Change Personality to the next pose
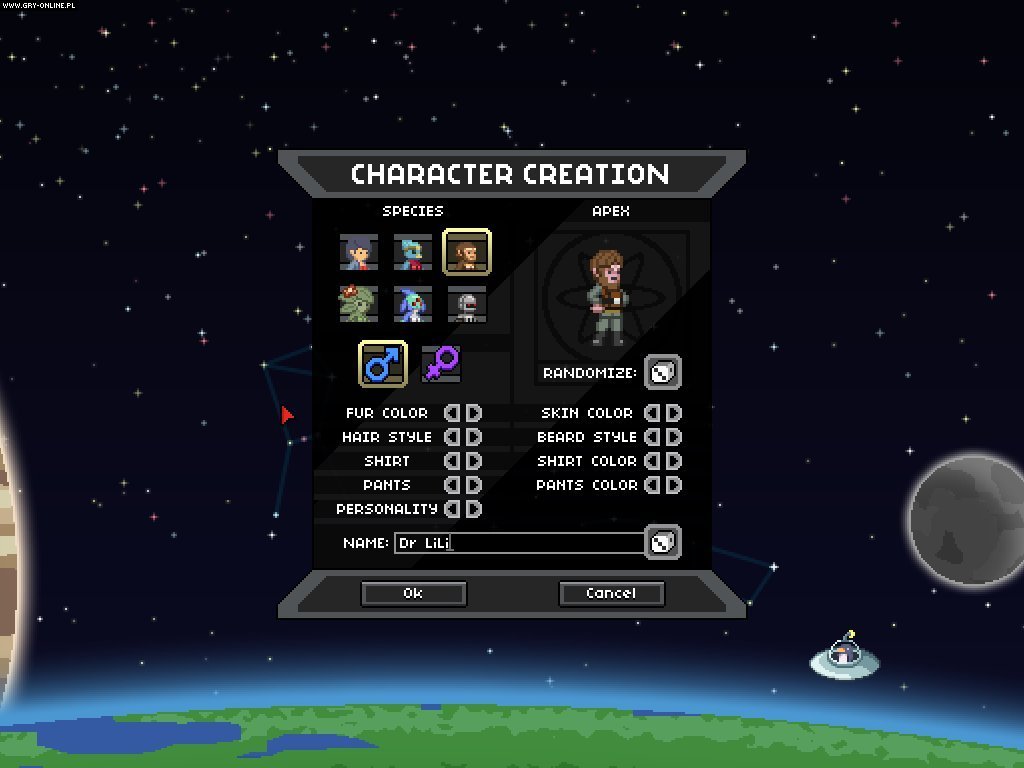This screenshot has height=768, width=1024. [474, 509]
